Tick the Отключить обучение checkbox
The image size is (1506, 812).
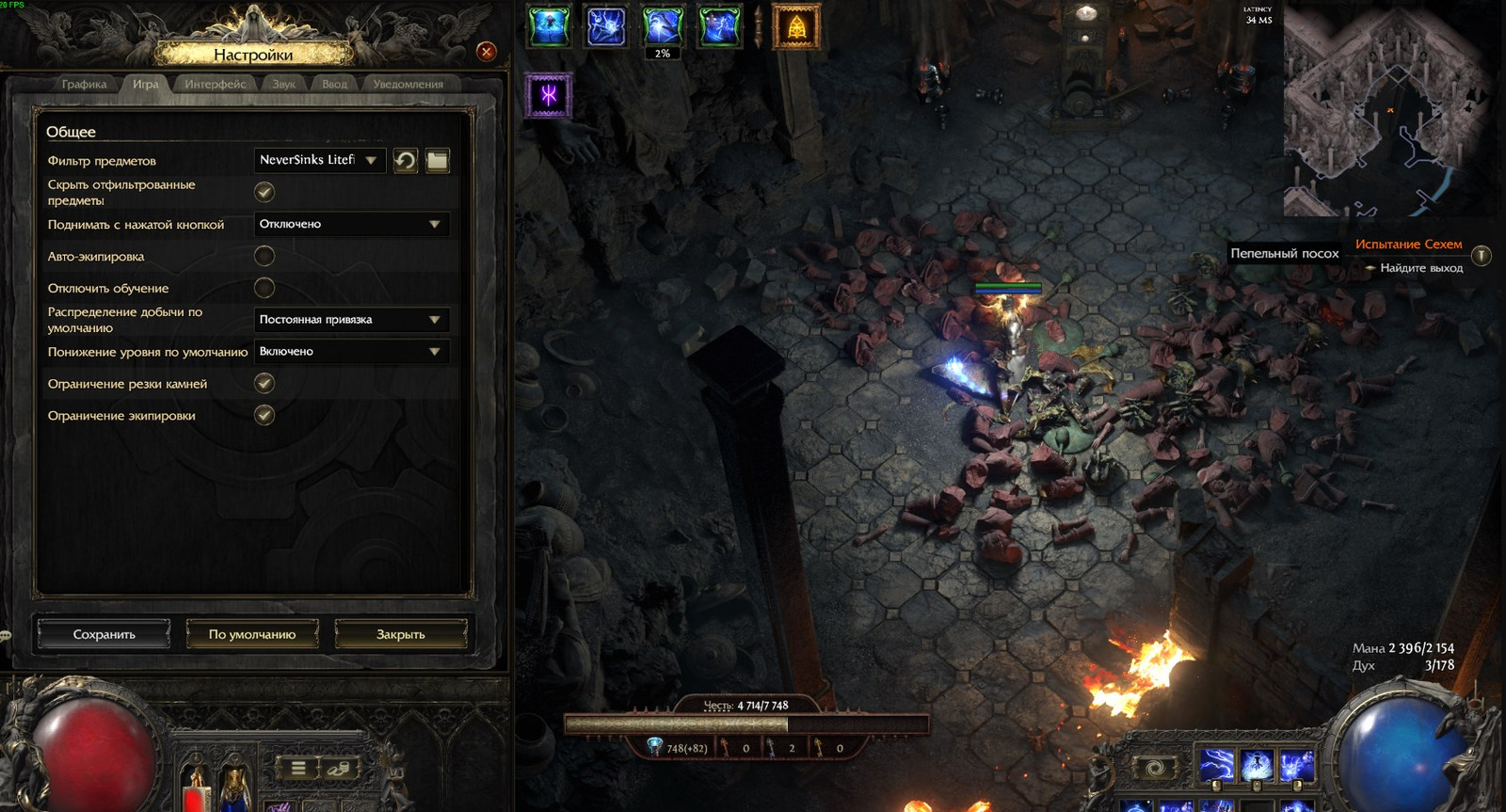(x=264, y=288)
